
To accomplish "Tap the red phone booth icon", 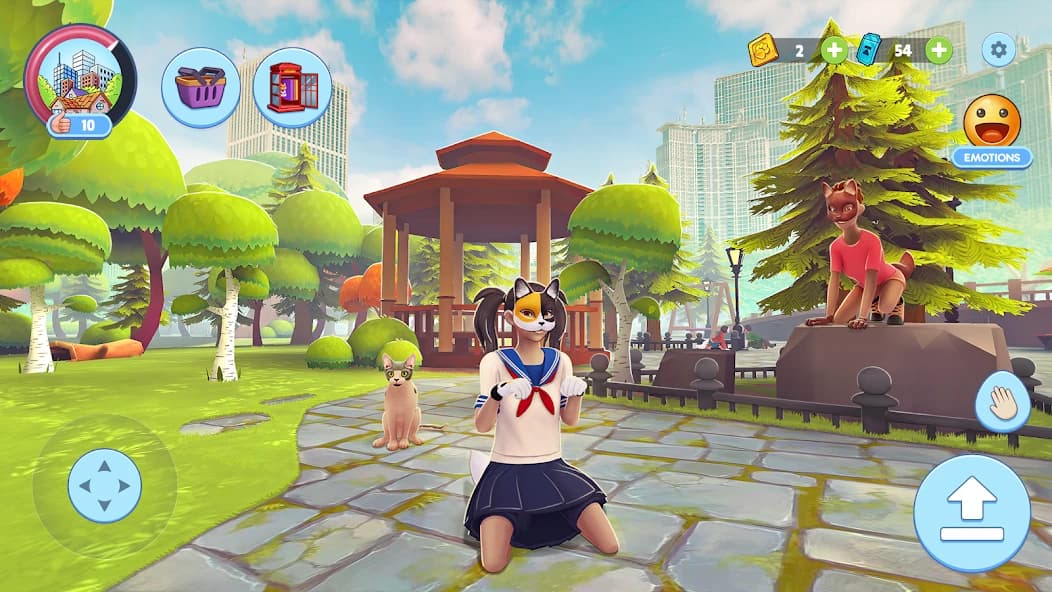I will (x=292, y=87).
